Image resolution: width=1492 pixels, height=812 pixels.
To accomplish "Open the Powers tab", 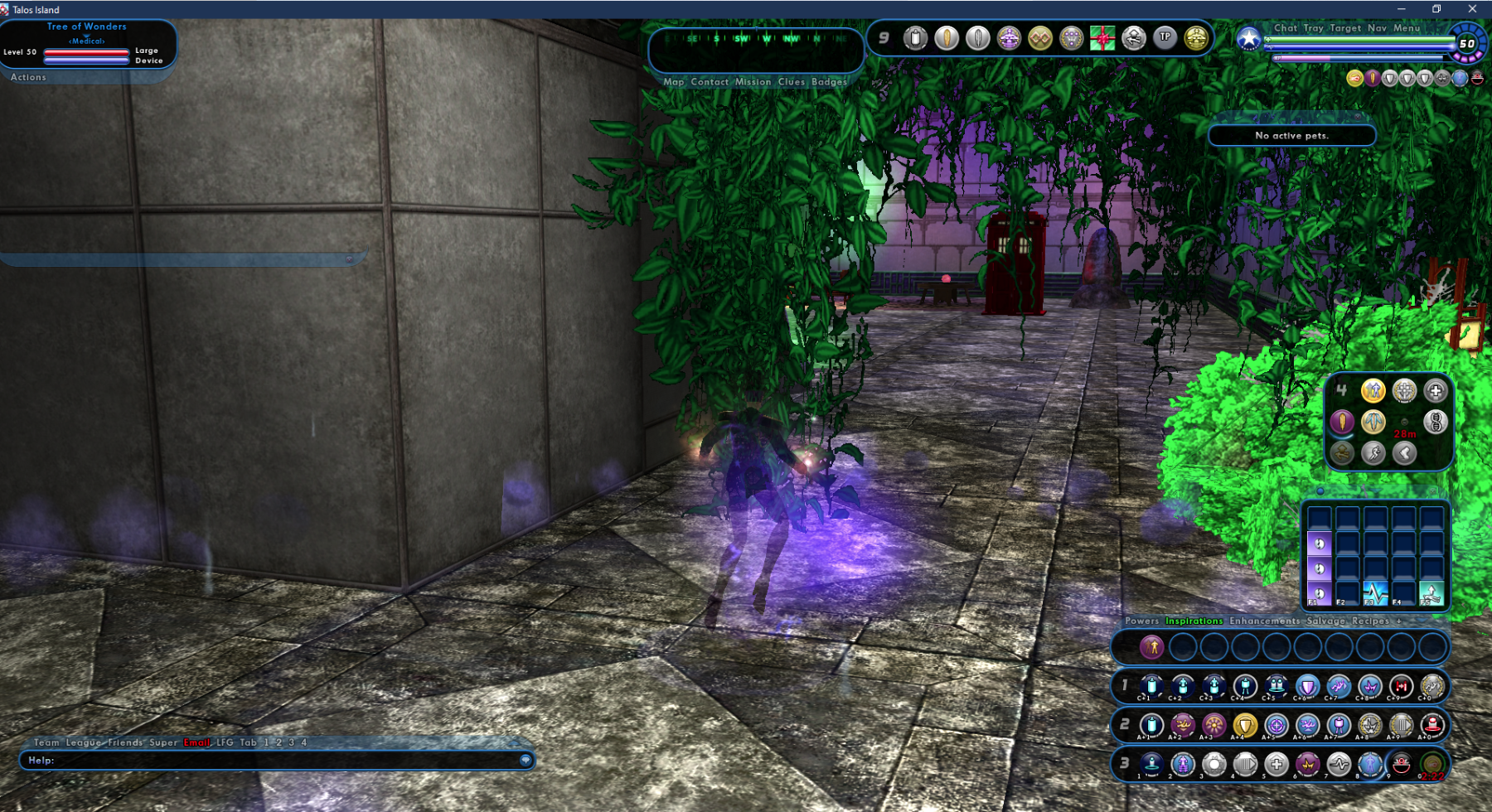I will point(1141,621).
